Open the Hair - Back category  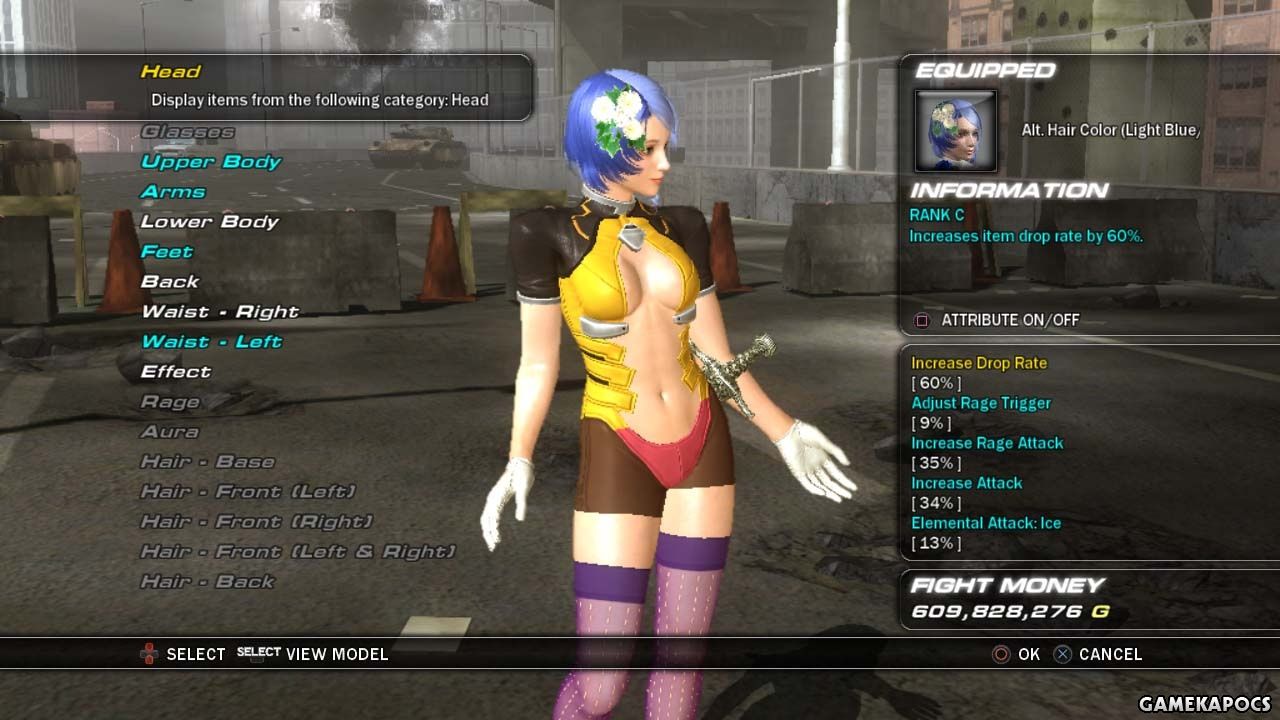pyautogui.click(x=207, y=582)
